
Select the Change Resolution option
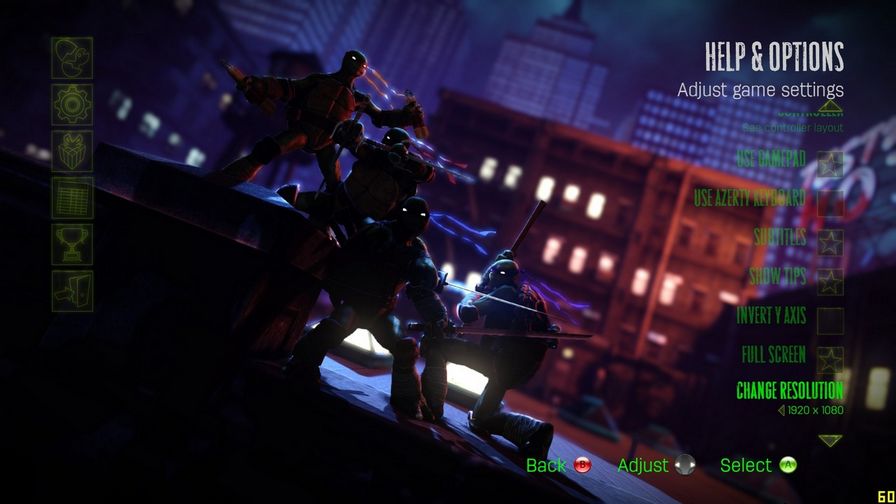[789, 390]
